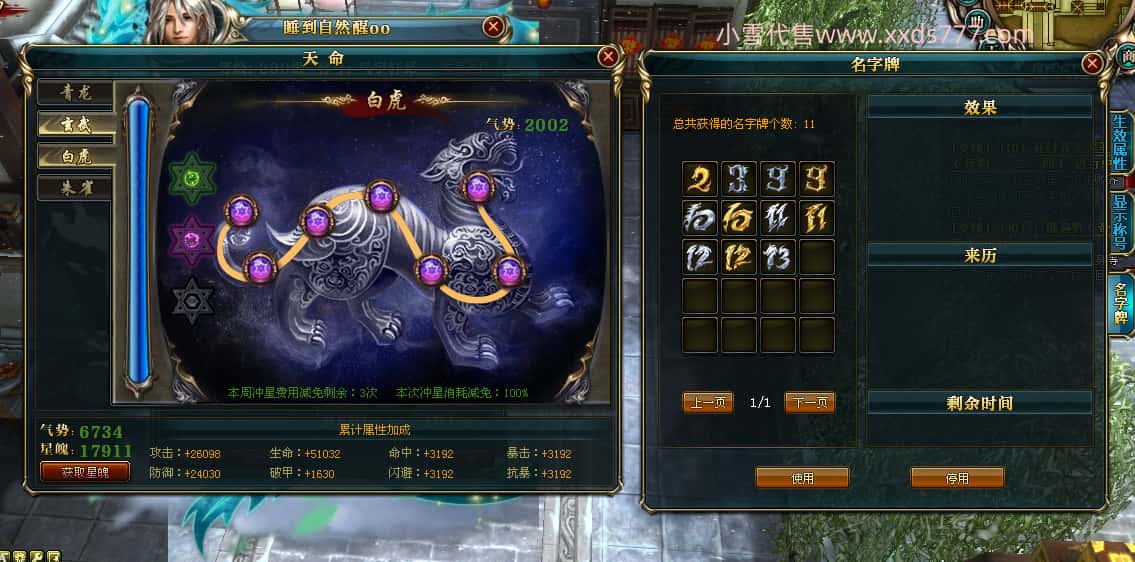
Task: Open the 白虎 tab
Action: coord(76,156)
